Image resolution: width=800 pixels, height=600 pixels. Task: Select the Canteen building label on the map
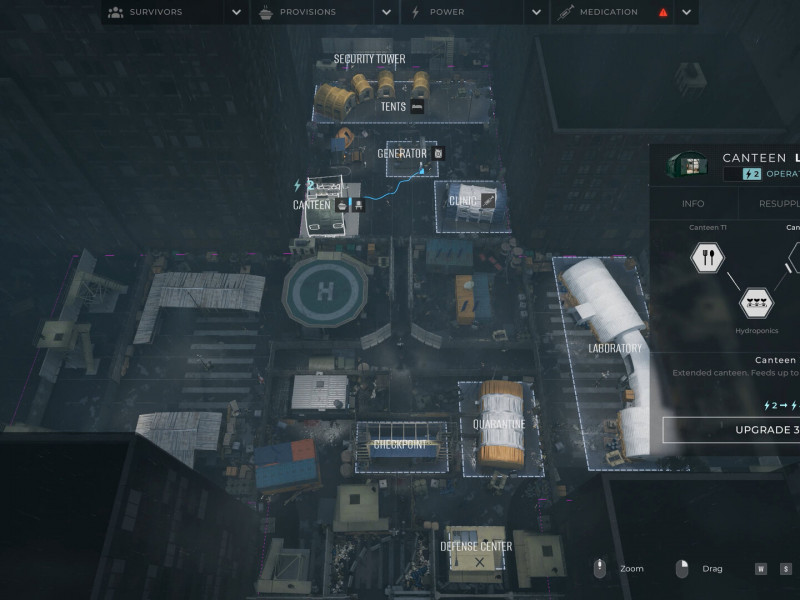[x=311, y=205]
